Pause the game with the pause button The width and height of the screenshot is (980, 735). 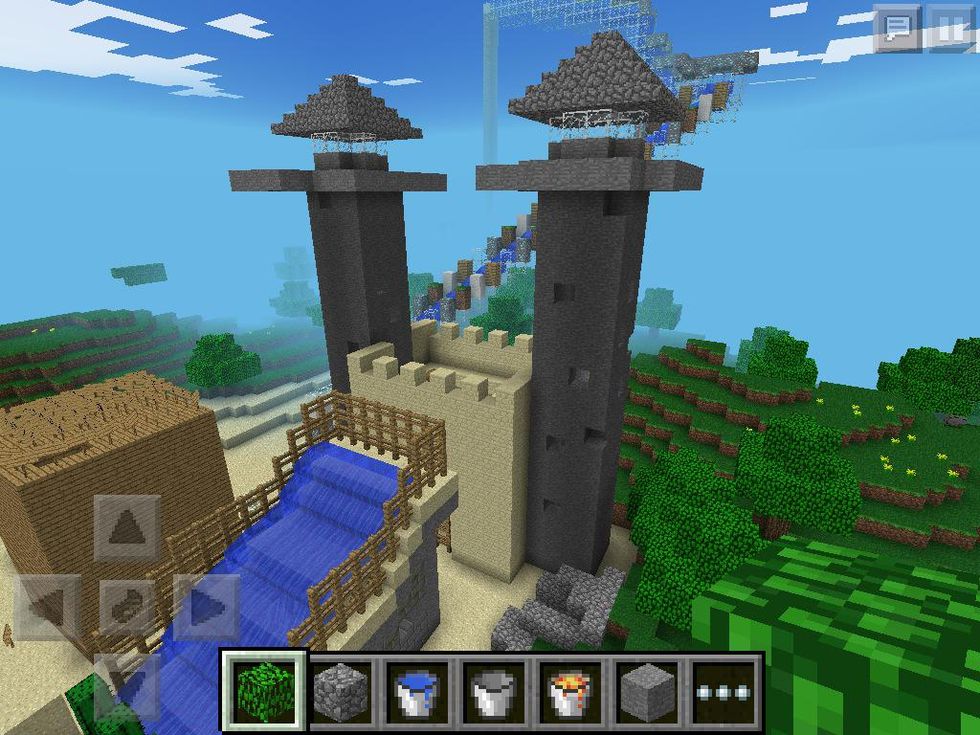pyautogui.click(x=949, y=28)
